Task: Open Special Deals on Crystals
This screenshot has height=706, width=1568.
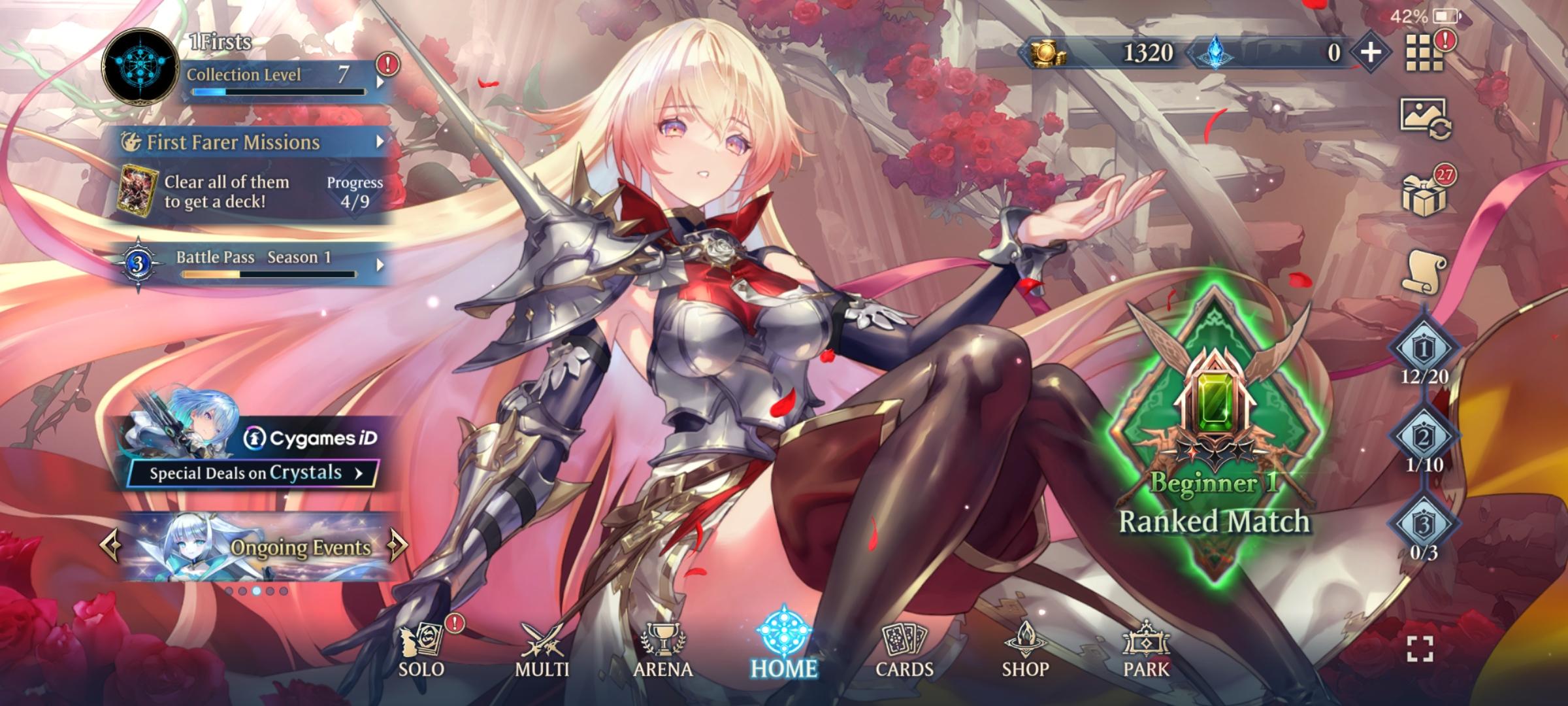Action: pyautogui.click(x=253, y=473)
